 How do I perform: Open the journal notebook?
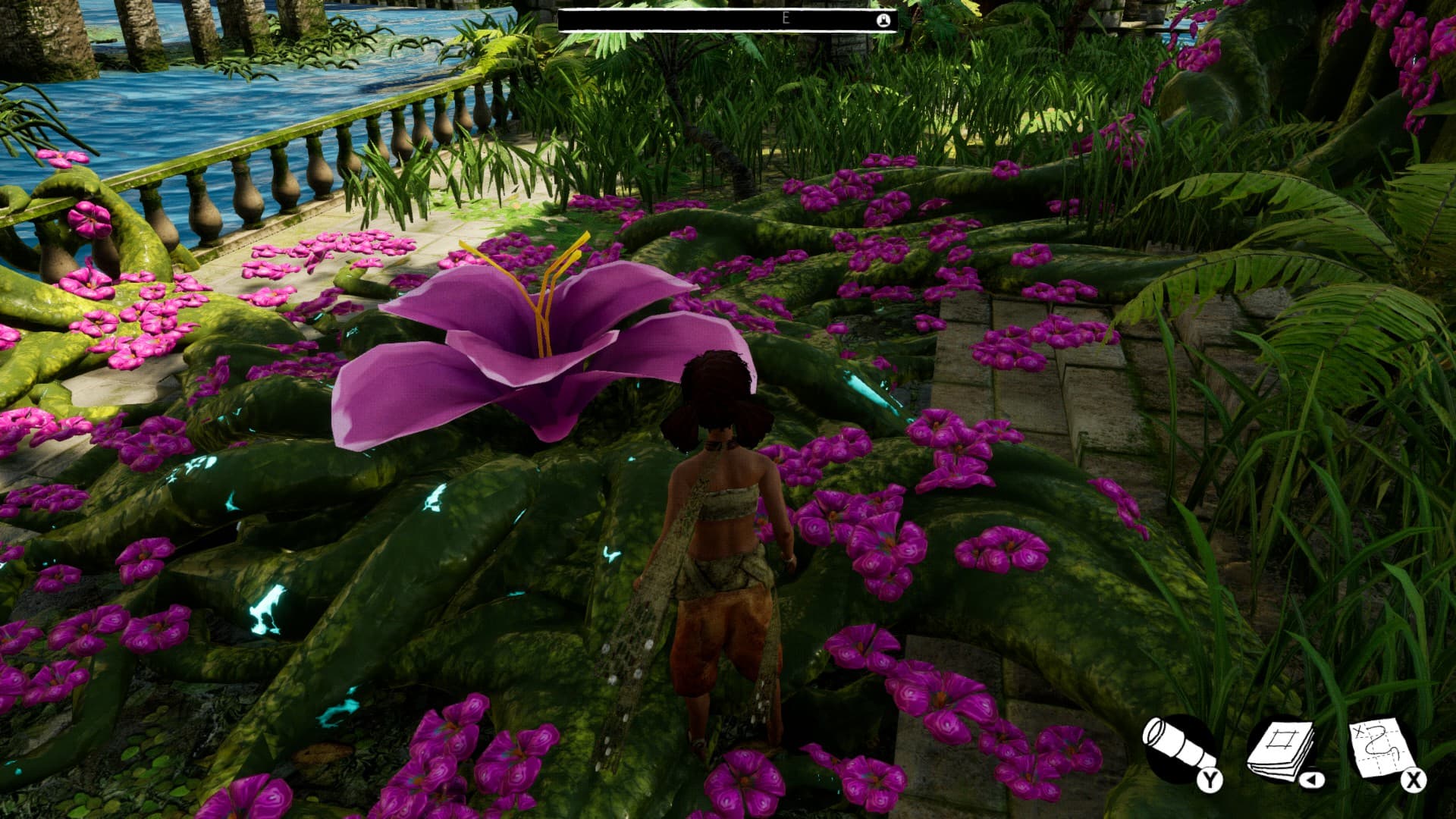(1282, 750)
